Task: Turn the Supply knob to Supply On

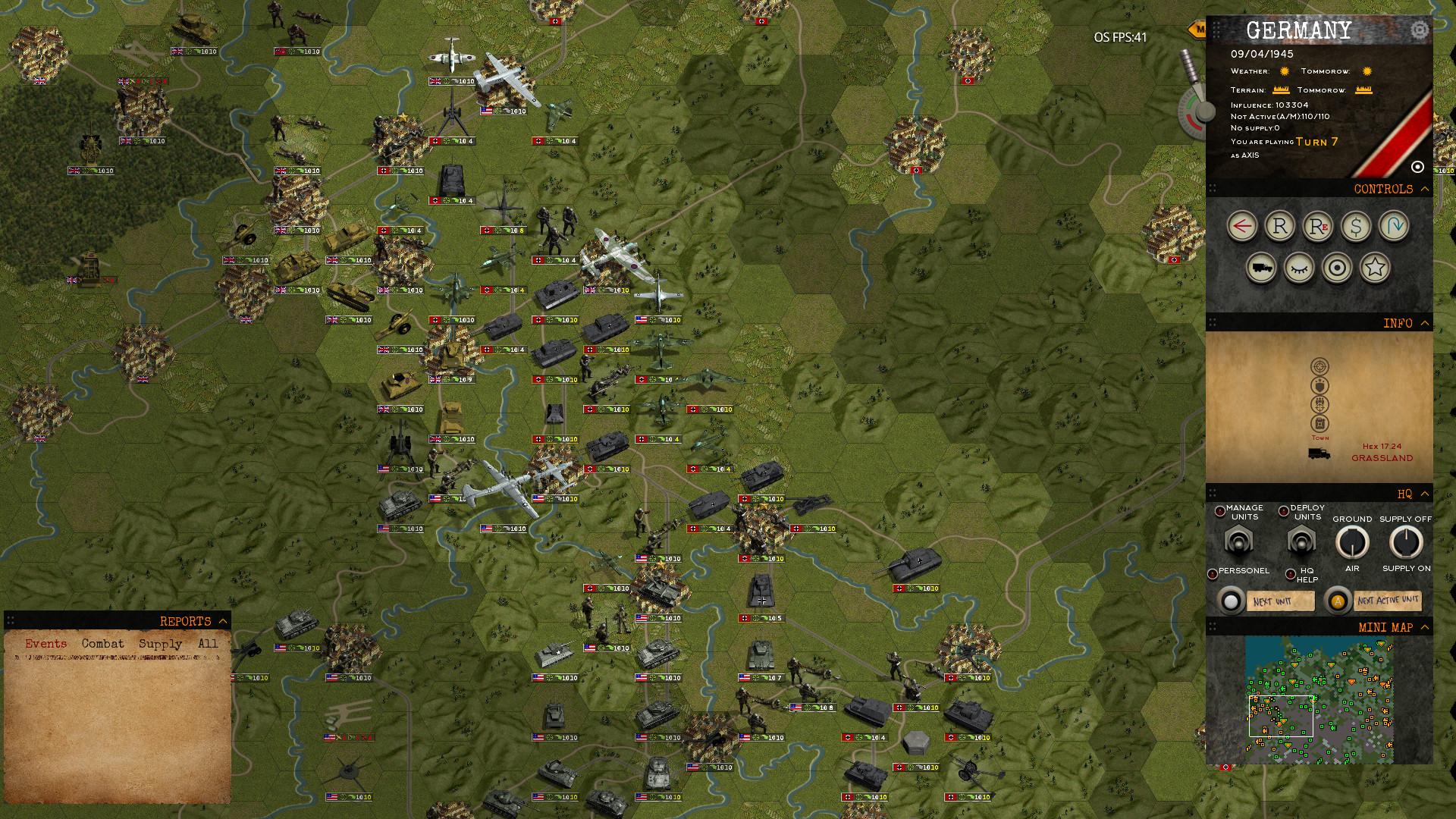Action: pos(1404,543)
